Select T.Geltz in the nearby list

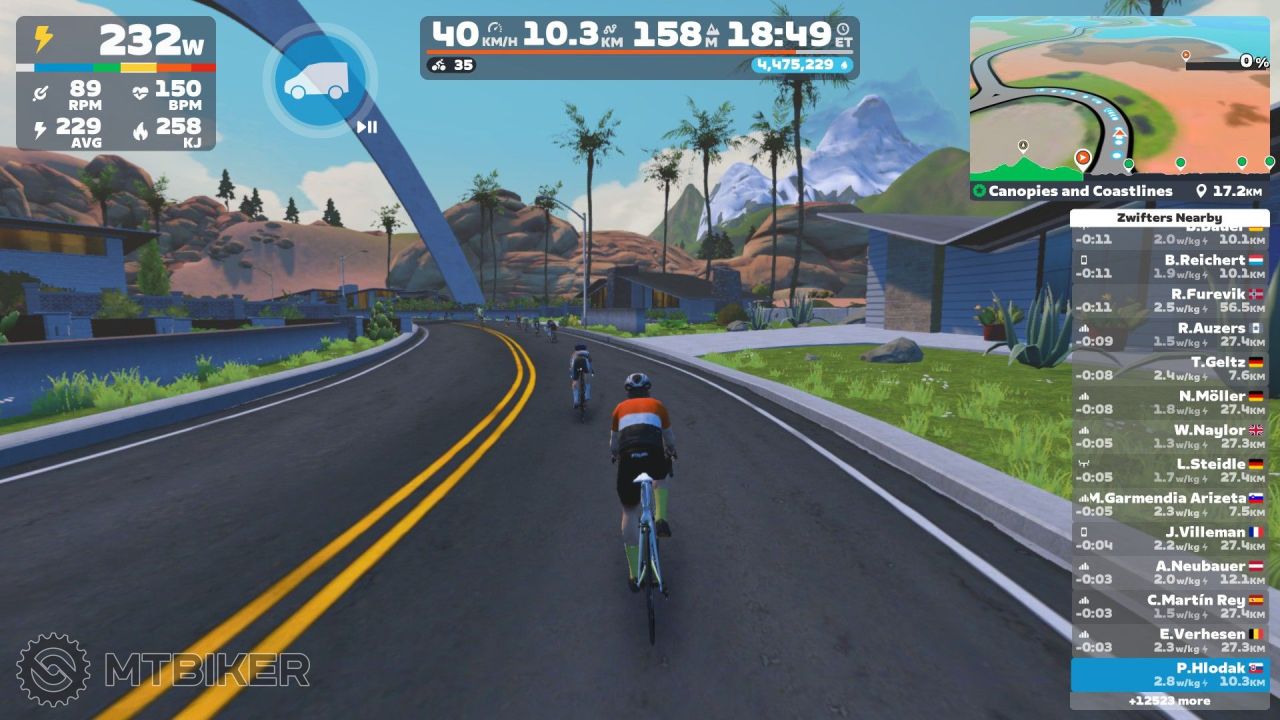click(x=1170, y=368)
